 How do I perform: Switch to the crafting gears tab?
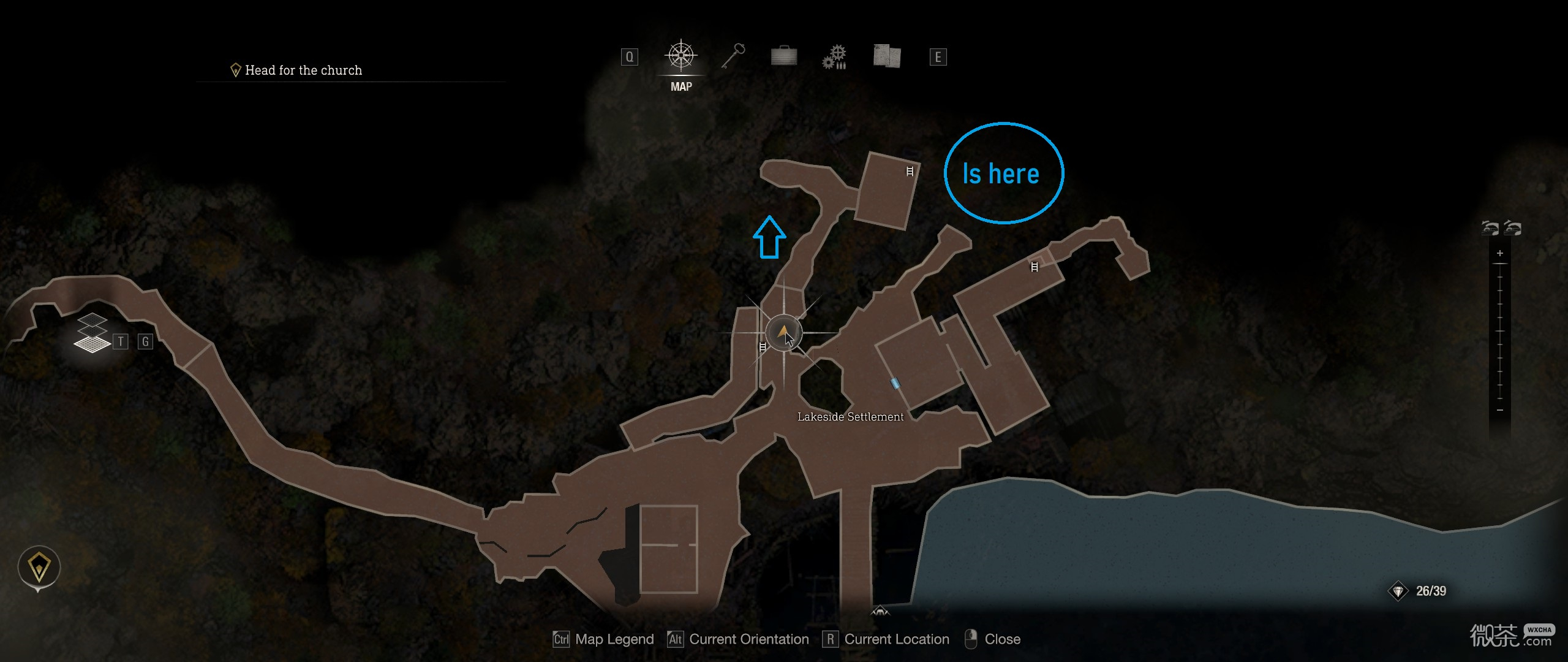tap(834, 57)
